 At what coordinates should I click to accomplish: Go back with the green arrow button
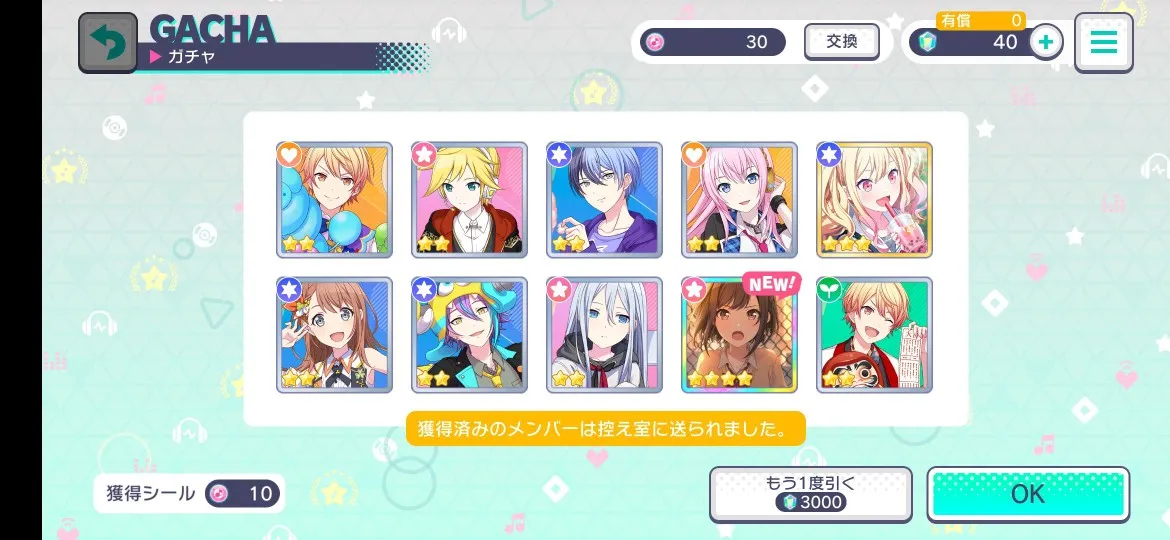[108, 43]
